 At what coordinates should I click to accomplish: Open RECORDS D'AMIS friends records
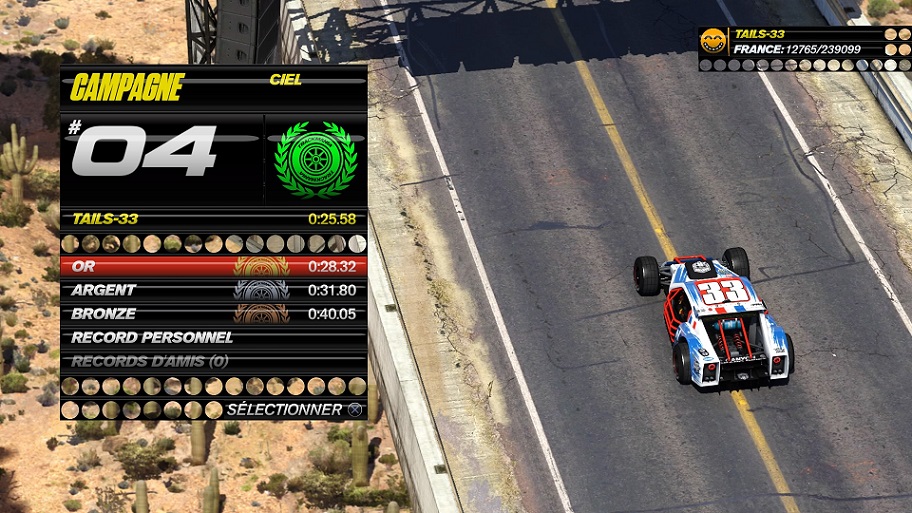click(213, 361)
